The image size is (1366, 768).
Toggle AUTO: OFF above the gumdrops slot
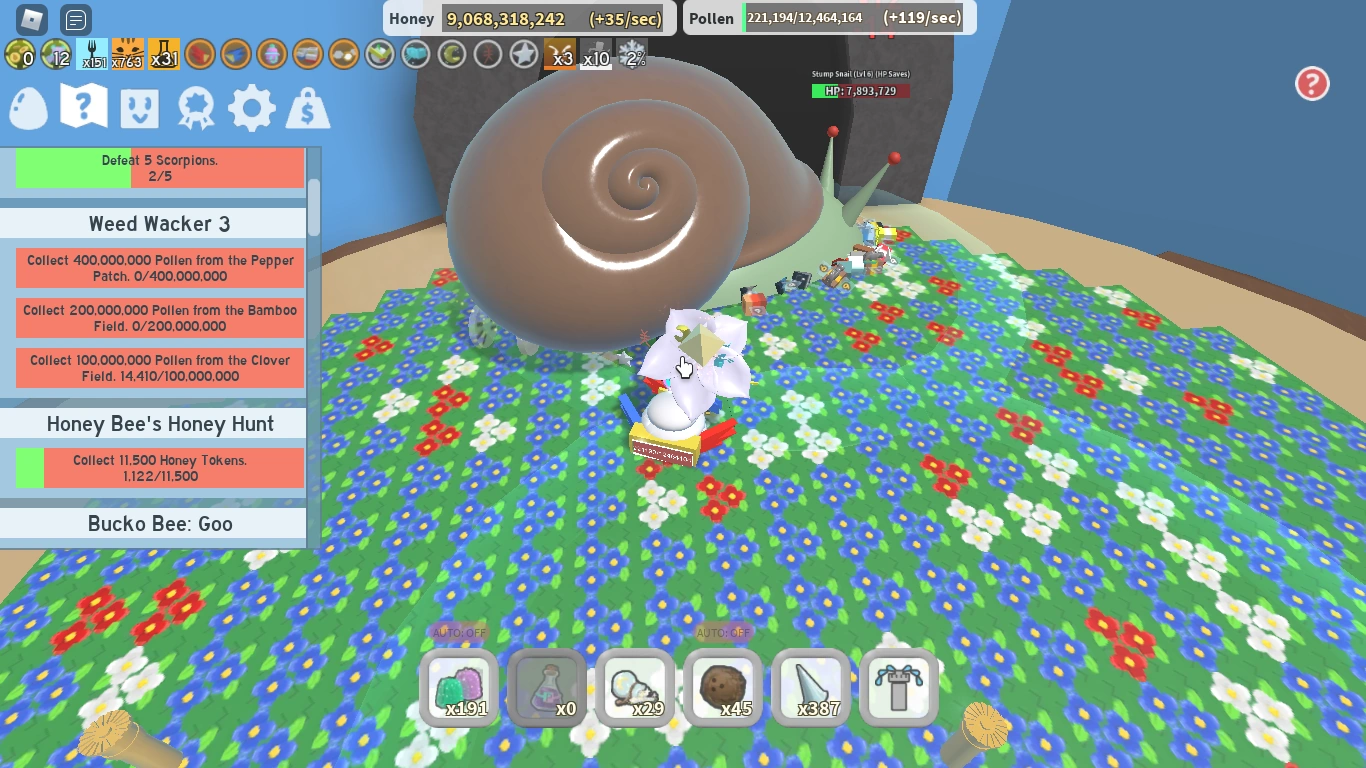tap(459, 632)
